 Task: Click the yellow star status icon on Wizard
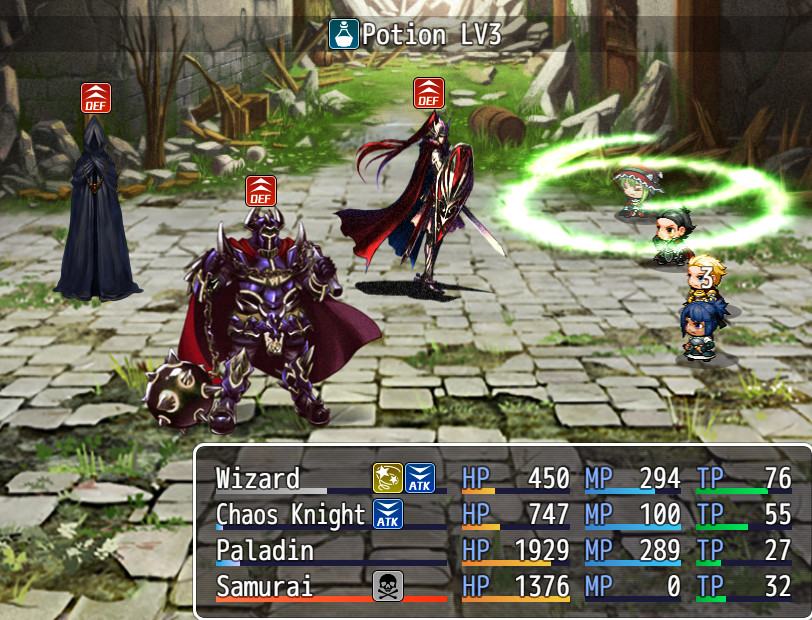click(388, 479)
